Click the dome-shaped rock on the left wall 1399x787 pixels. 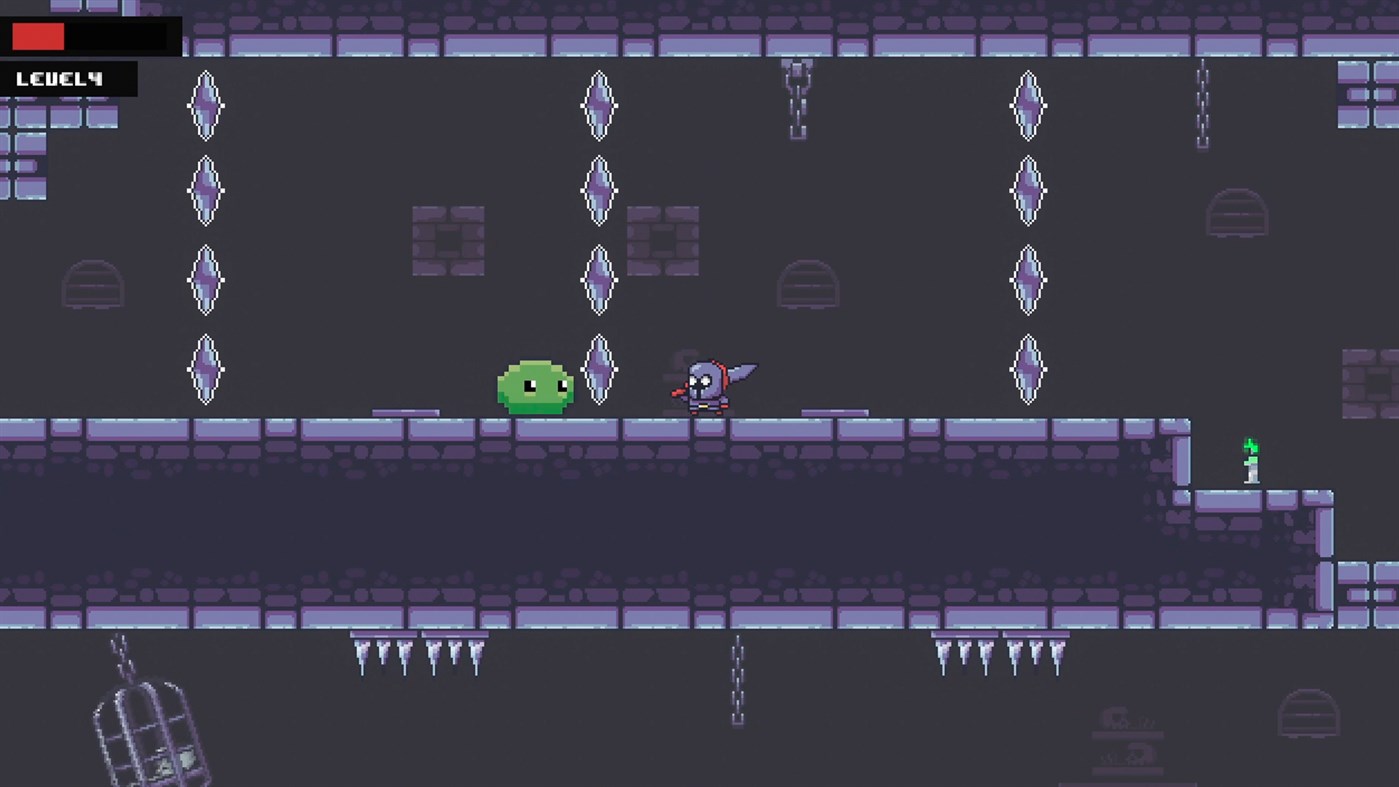click(93, 287)
